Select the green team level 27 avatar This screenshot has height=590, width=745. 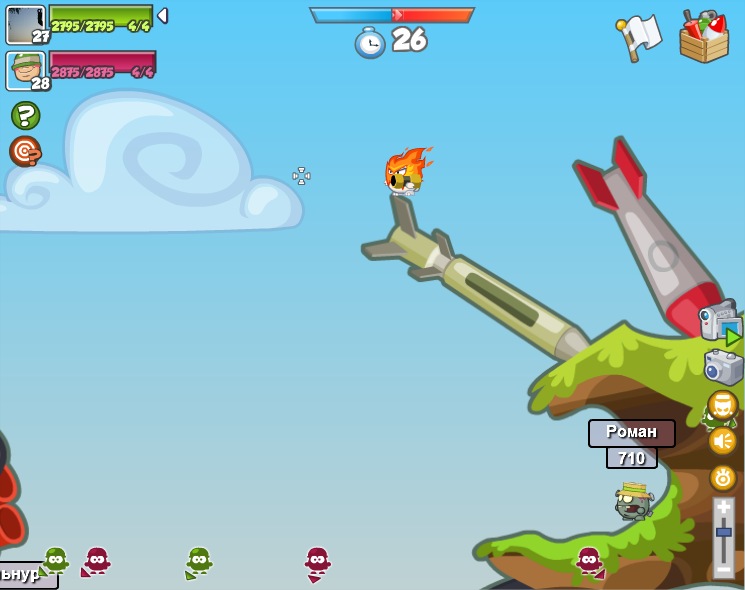tap(25, 25)
